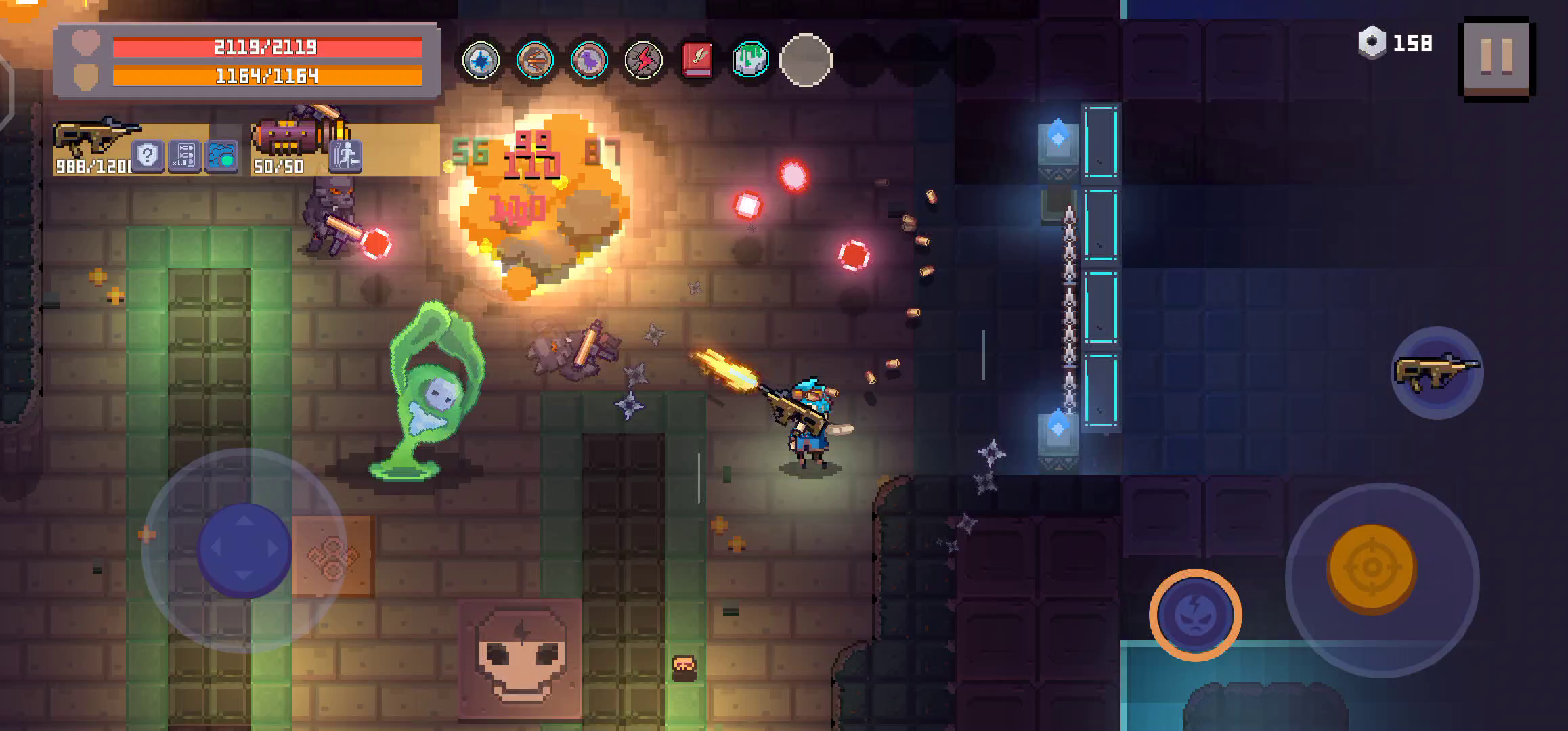Pause the game
This screenshot has height=731, width=1568.
pyautogui.click(x=1497, y=59)
